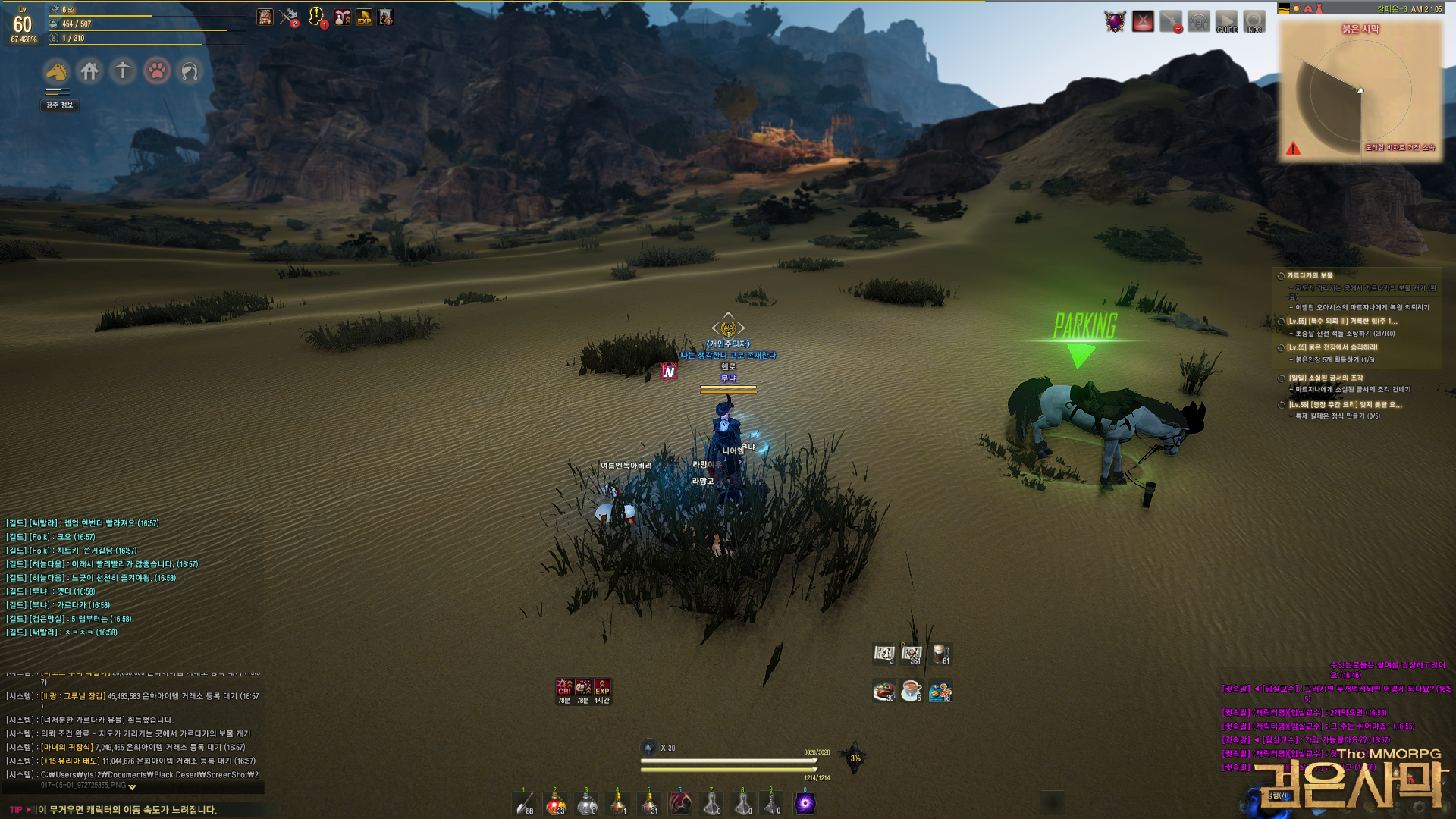Open the horse mount icon
This screenshot has width=1456, height=819.
pos(57,71)
